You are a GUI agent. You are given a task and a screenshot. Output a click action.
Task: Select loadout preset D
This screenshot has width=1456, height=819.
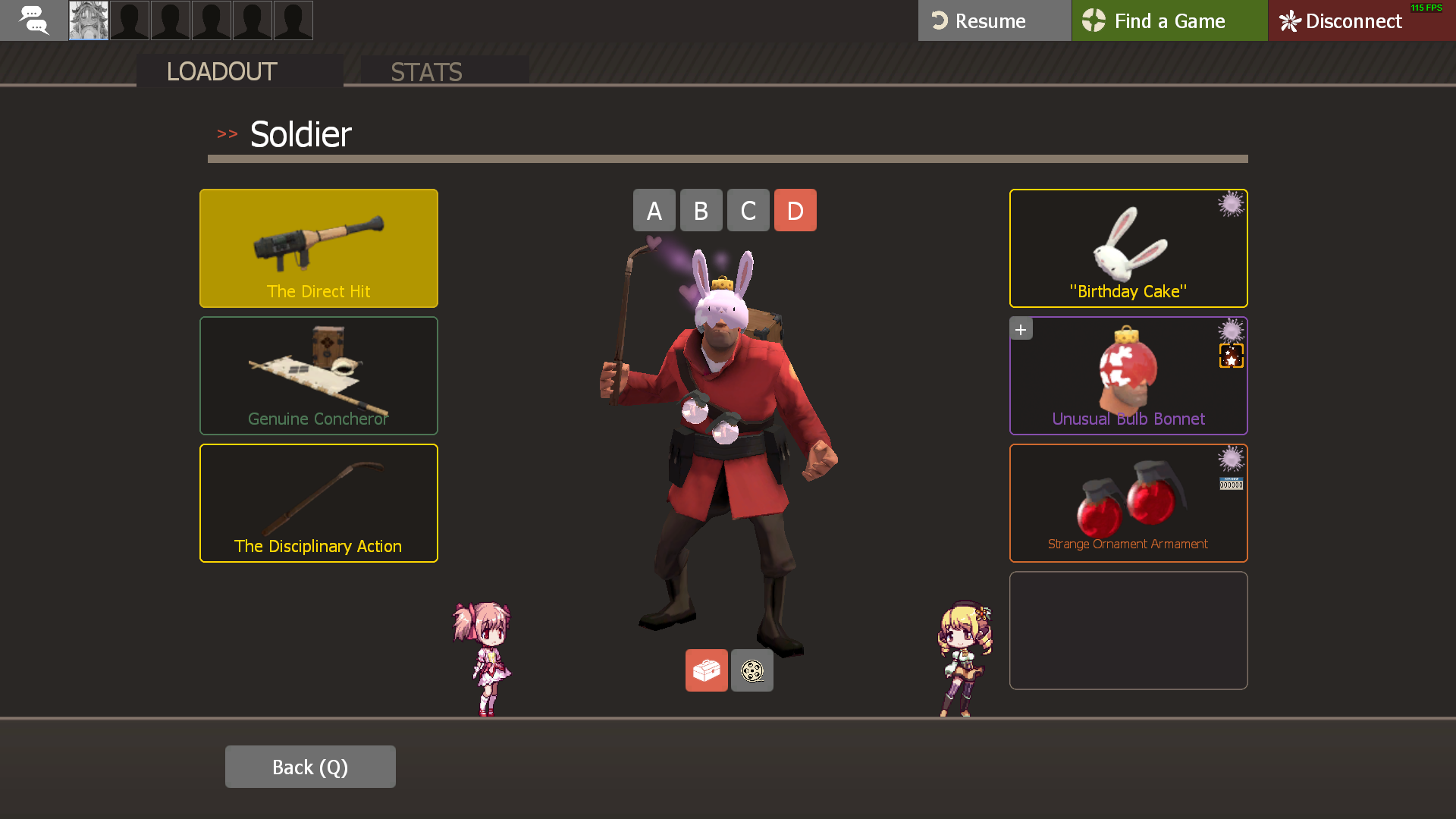[x=795, y=210]
